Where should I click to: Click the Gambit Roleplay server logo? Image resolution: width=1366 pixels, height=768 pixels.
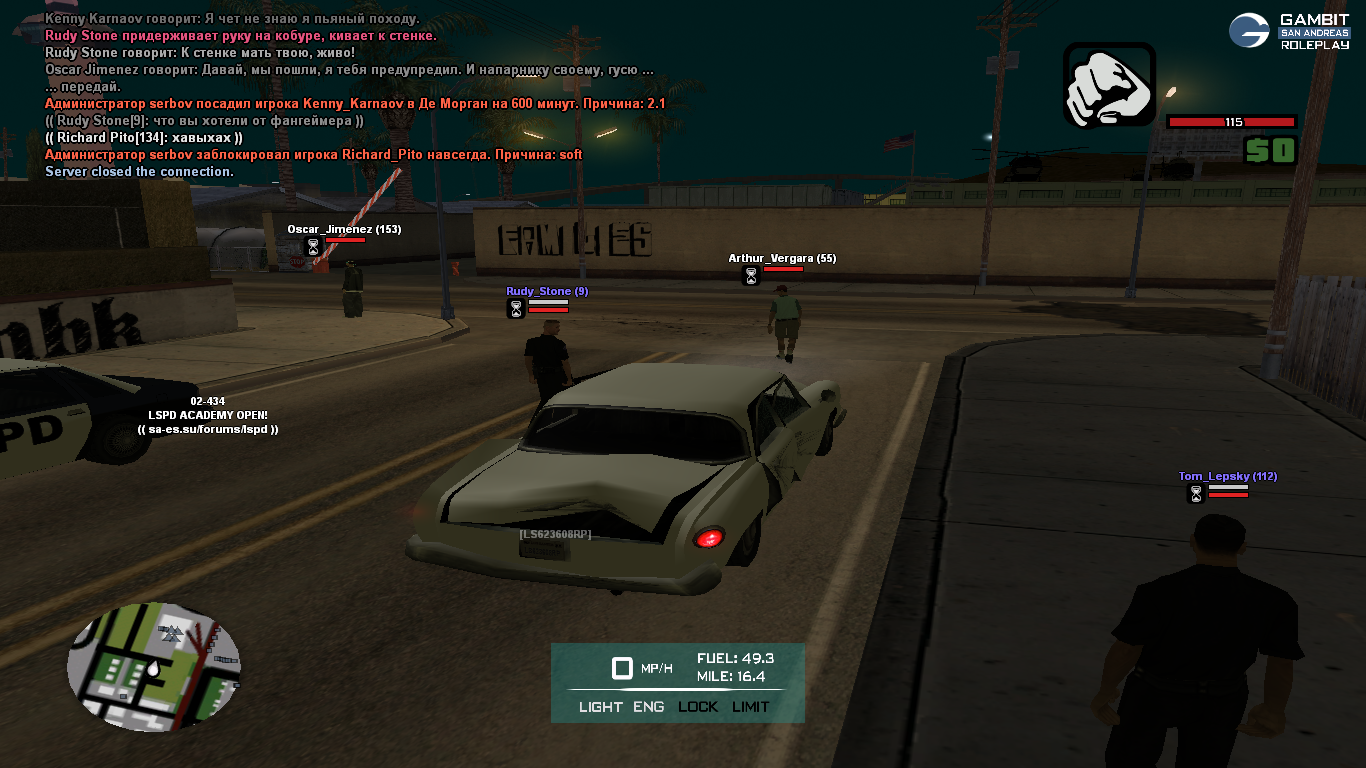coord(1289,31)
